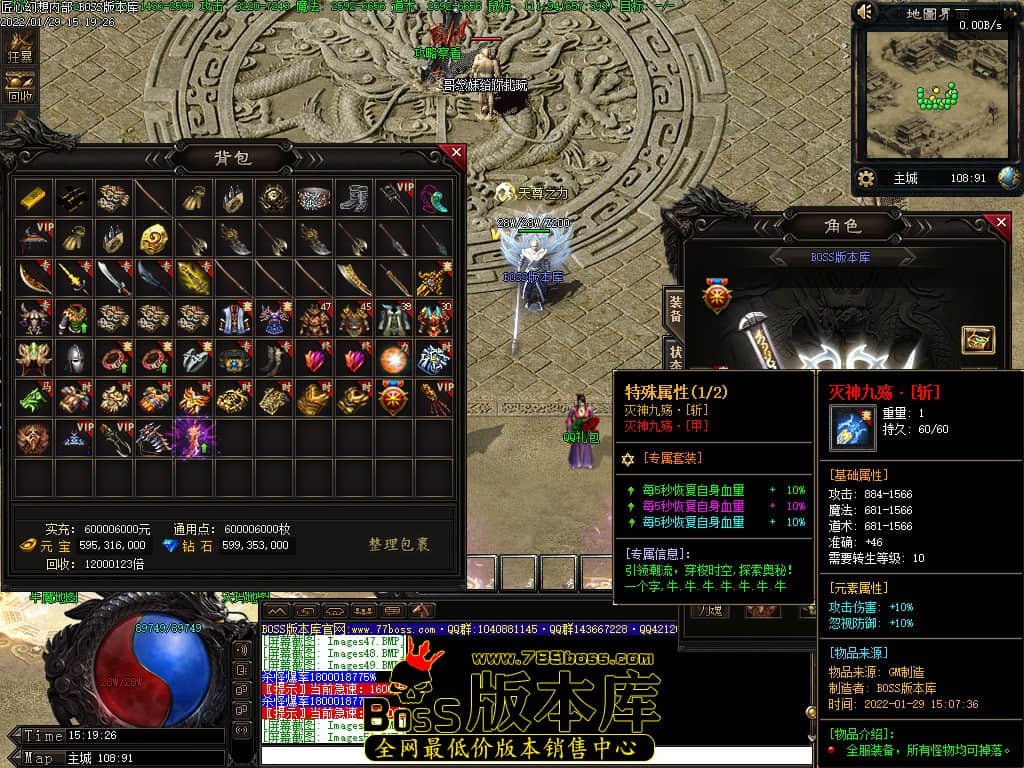
Task: Select the silver boots item slot
Action: tap(353, 199)
